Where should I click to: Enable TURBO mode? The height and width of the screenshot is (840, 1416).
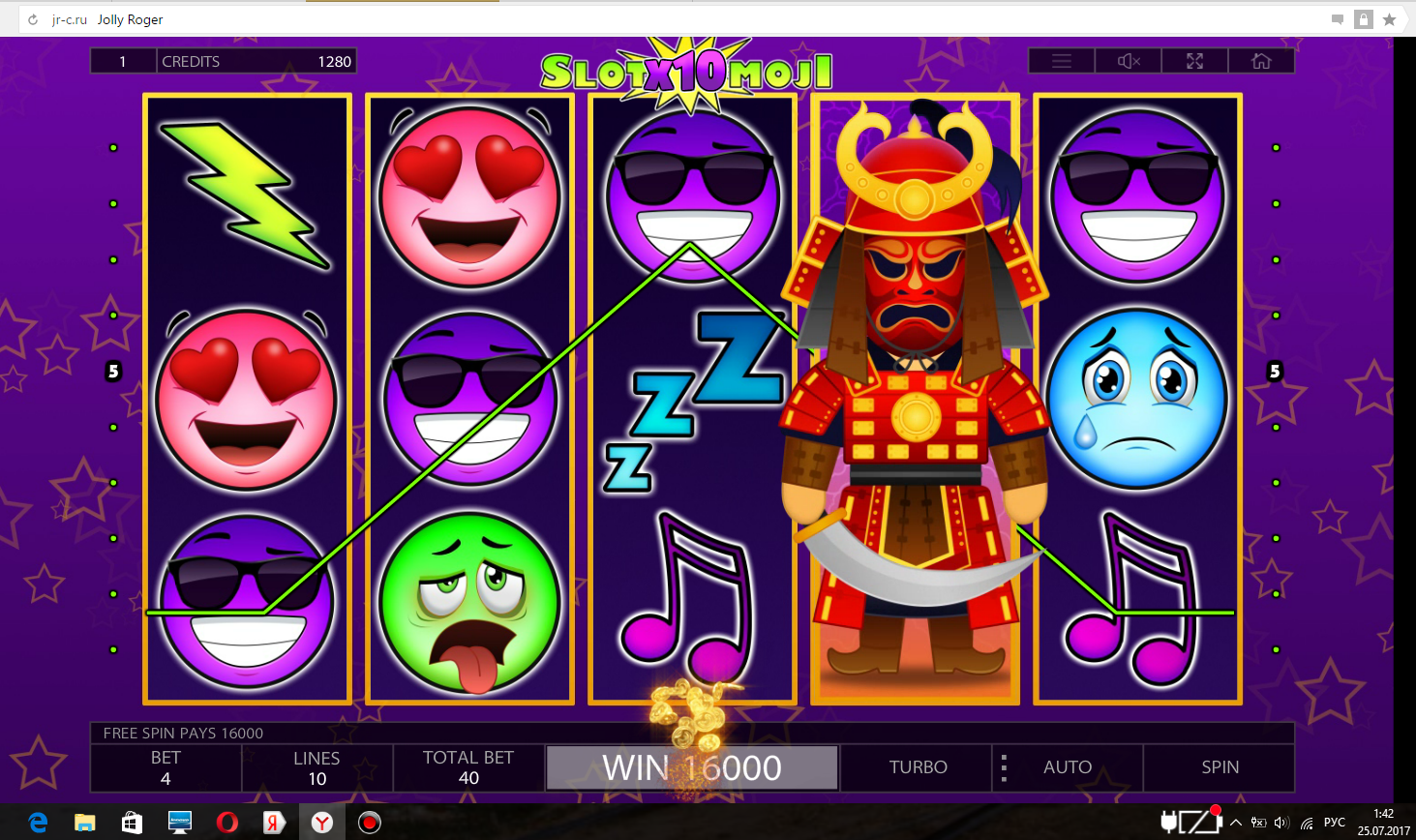pyautogui.click(x=915, y=767)
